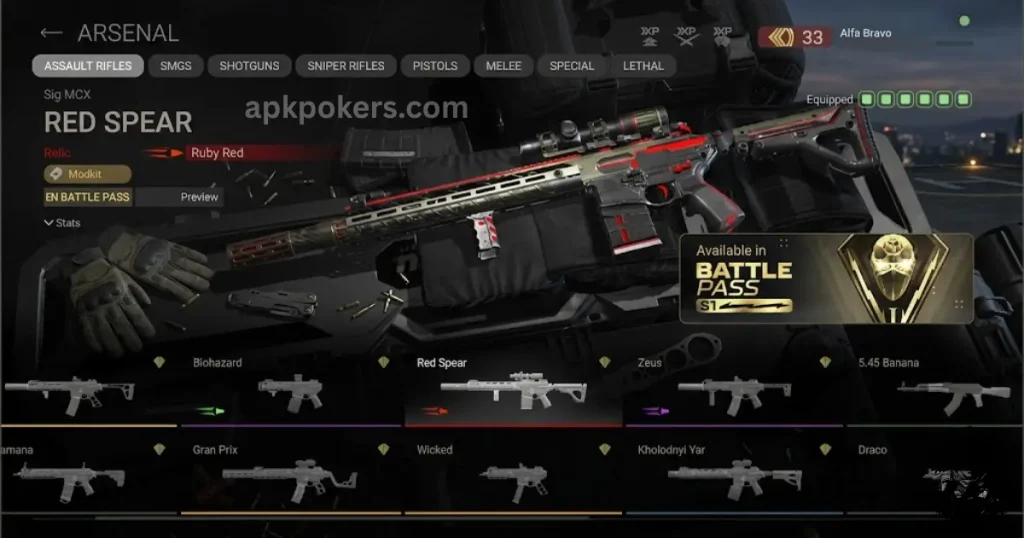Switch to the Assault Rifles tab

88,66
